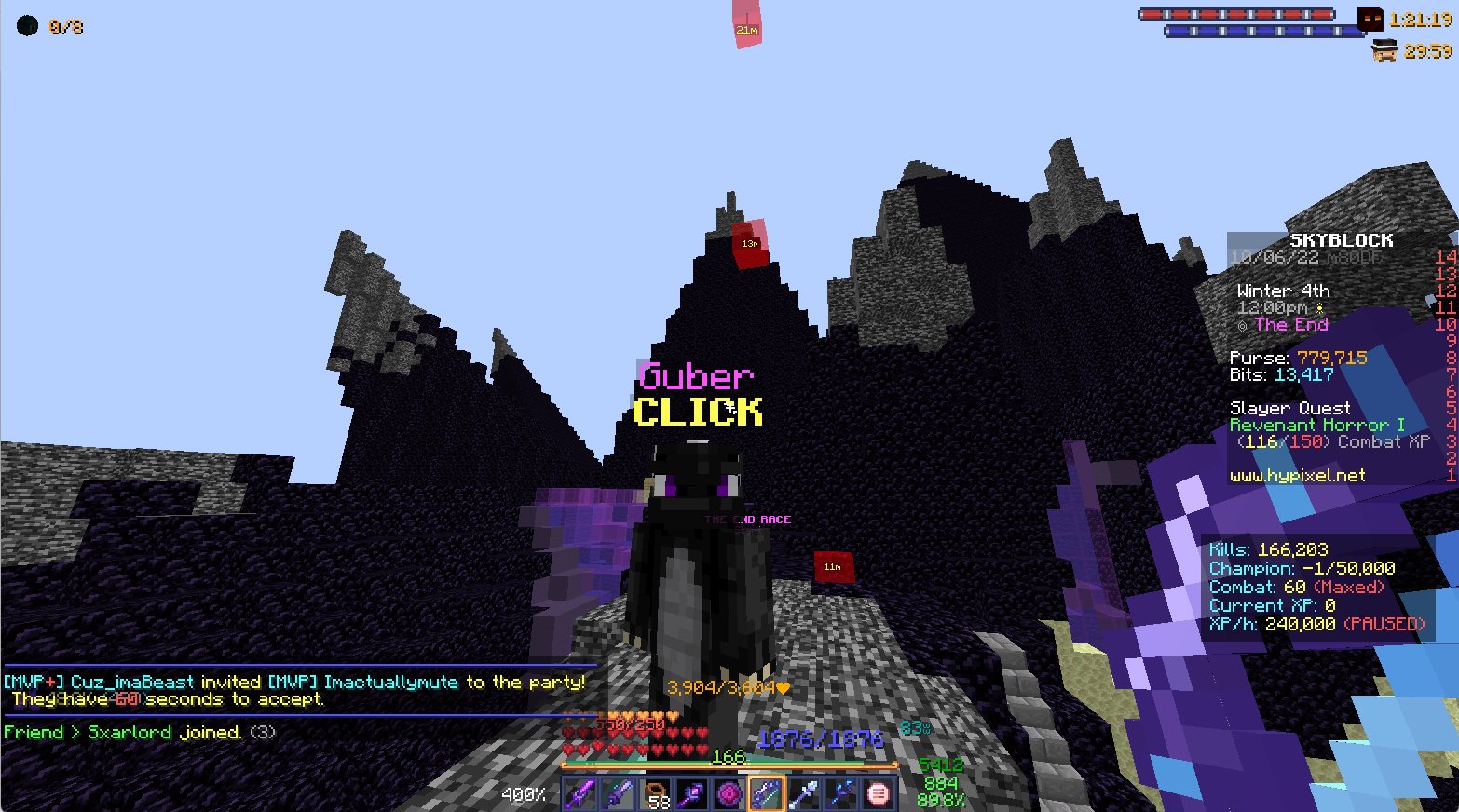
Task: Click The End location label in the sidebar
Action: (1291, 324)
